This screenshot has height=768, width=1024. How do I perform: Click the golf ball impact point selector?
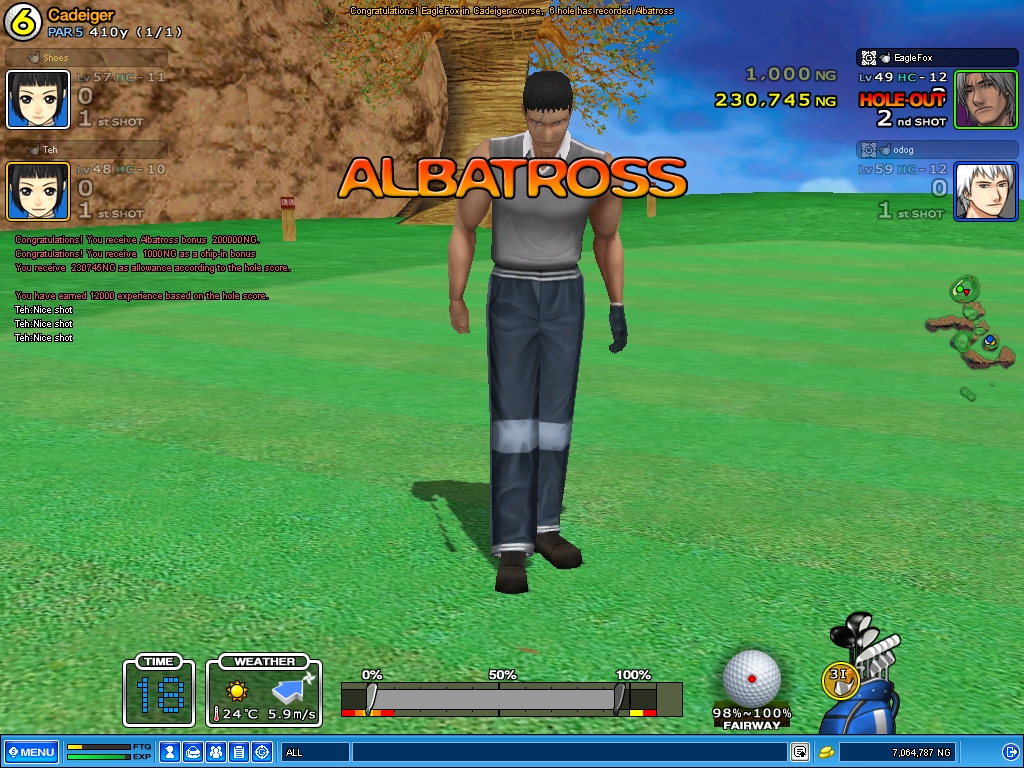[751, 677]
